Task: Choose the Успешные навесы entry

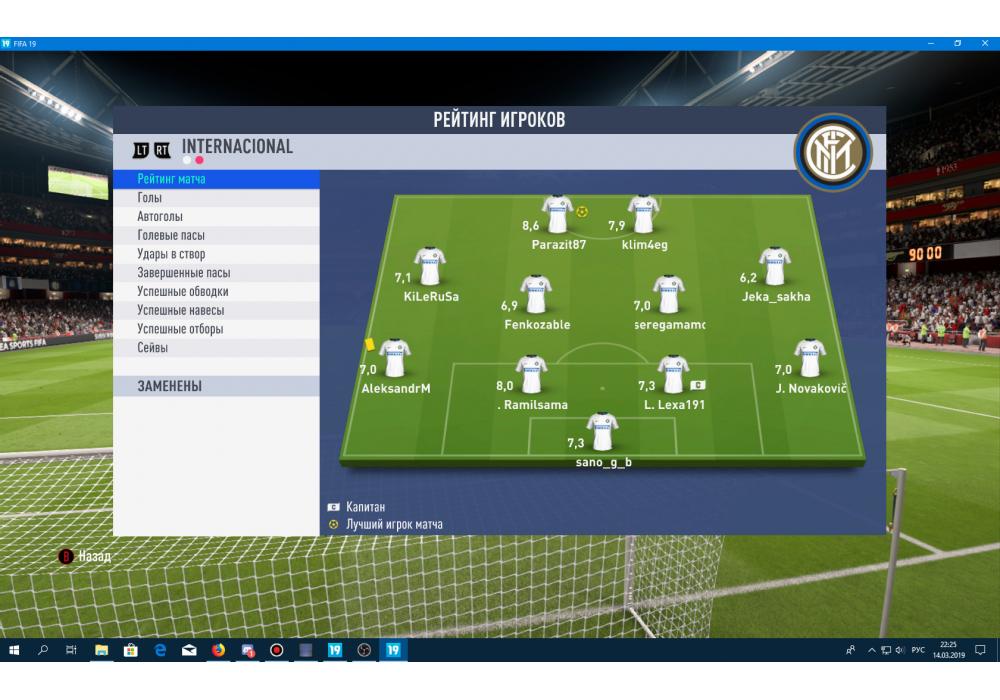Action: (215, 310)
